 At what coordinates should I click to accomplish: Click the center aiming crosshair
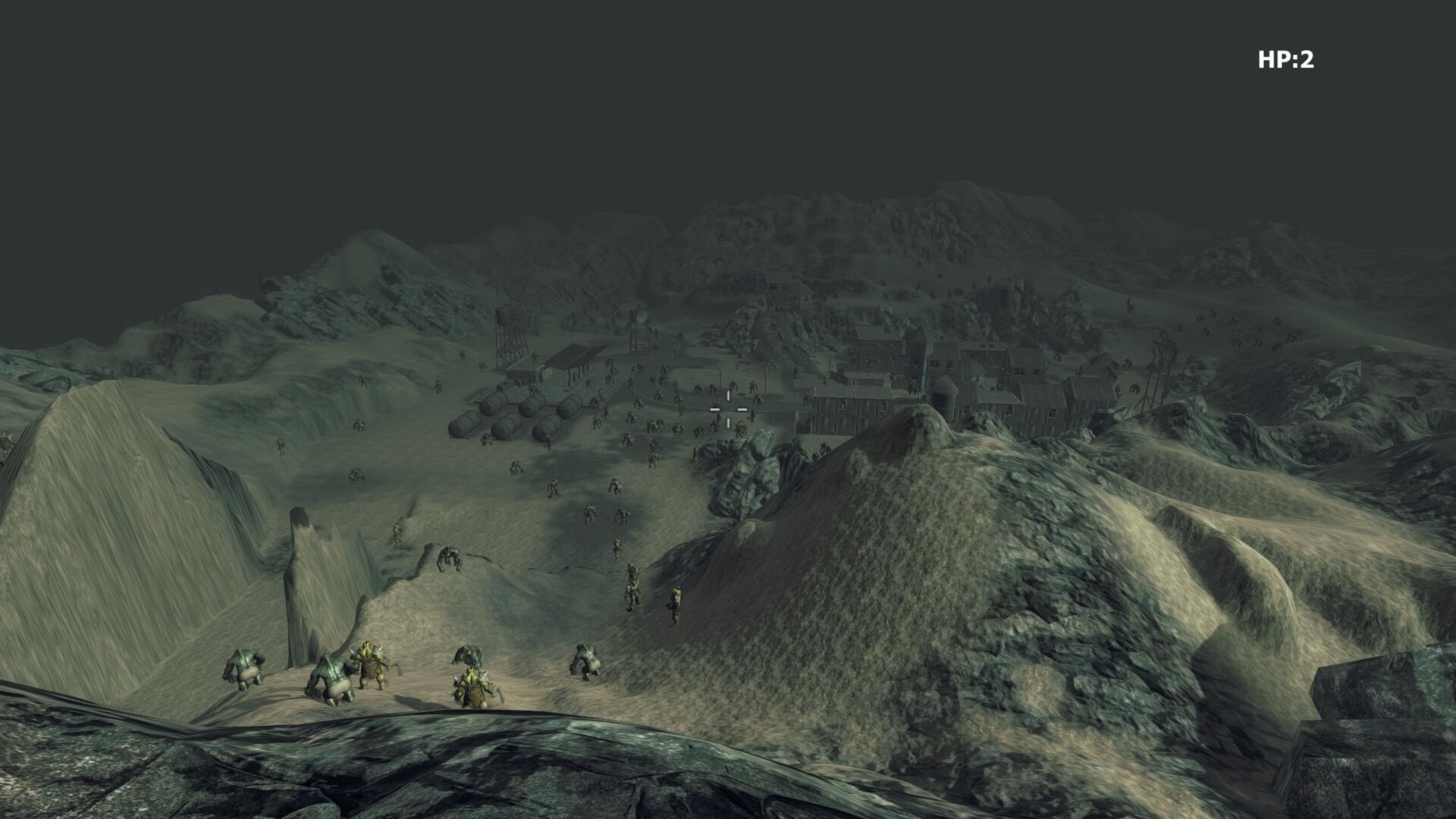(x=728, y=409)
